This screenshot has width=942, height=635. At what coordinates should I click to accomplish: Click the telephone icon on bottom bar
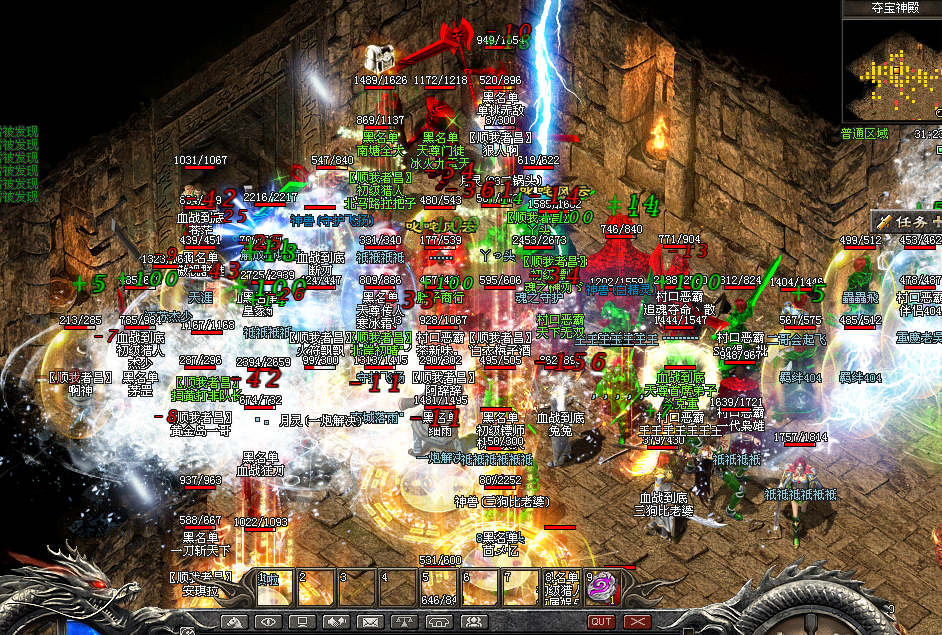(x=438, y=621)
